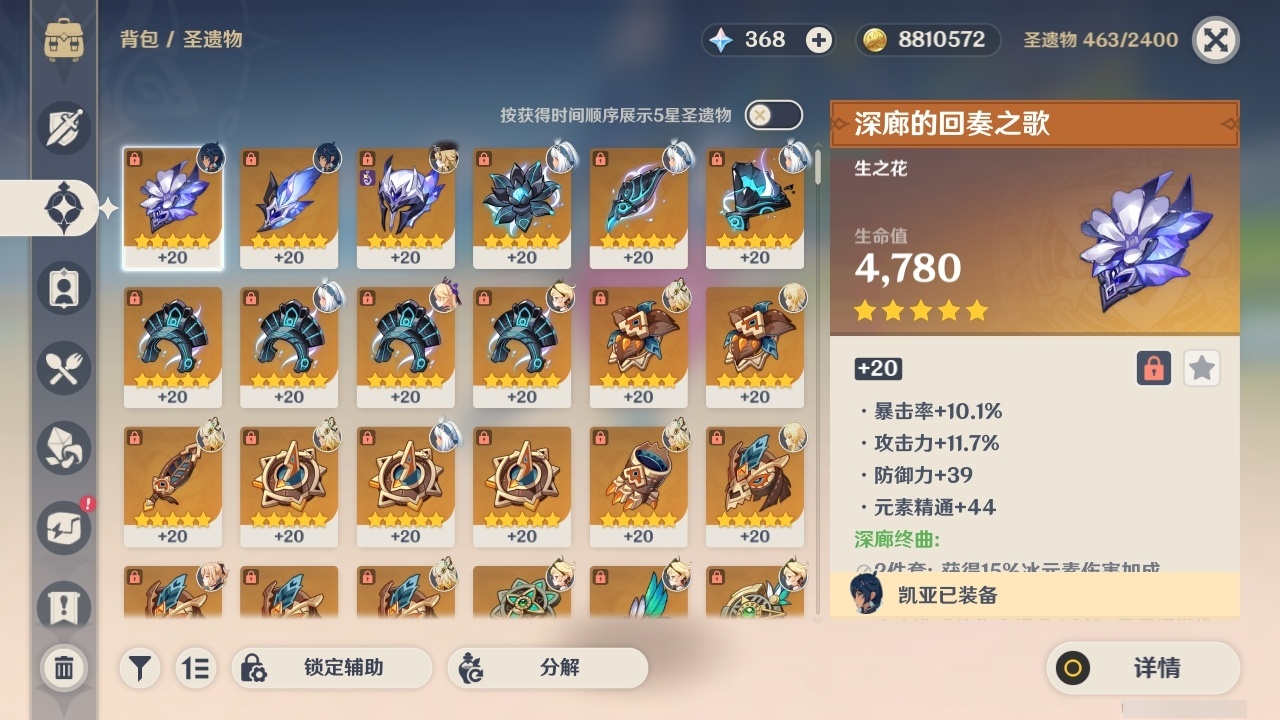The height and width of the screenshot is (720, 1280).
Task: Open the food inventory category
Action: pos(64,368)
